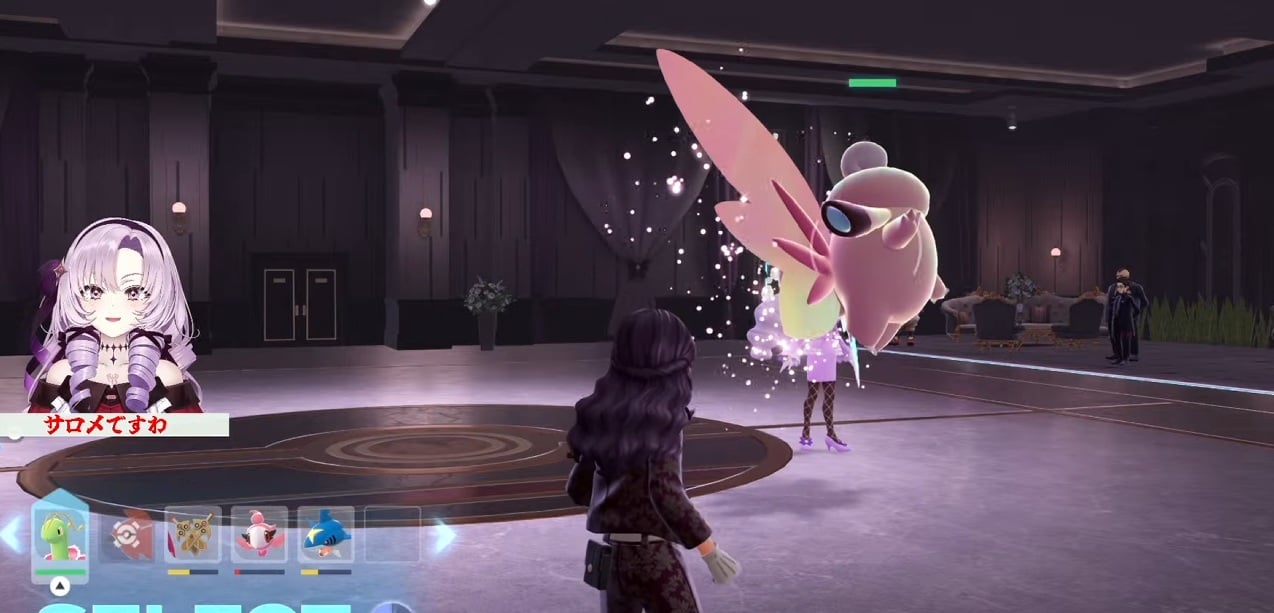
Task: Select the fainted Scizor party slot
Action: [x=126, y=536]
